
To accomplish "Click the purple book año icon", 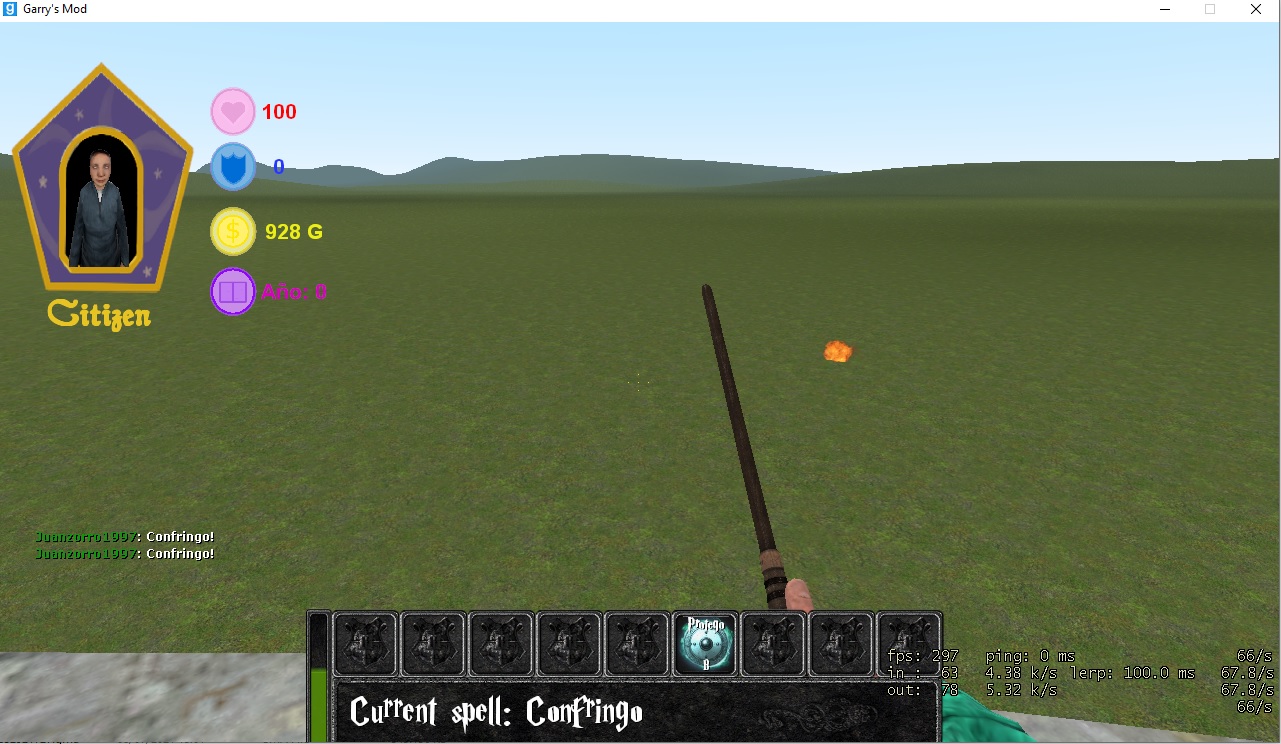I will coord(232,291).
